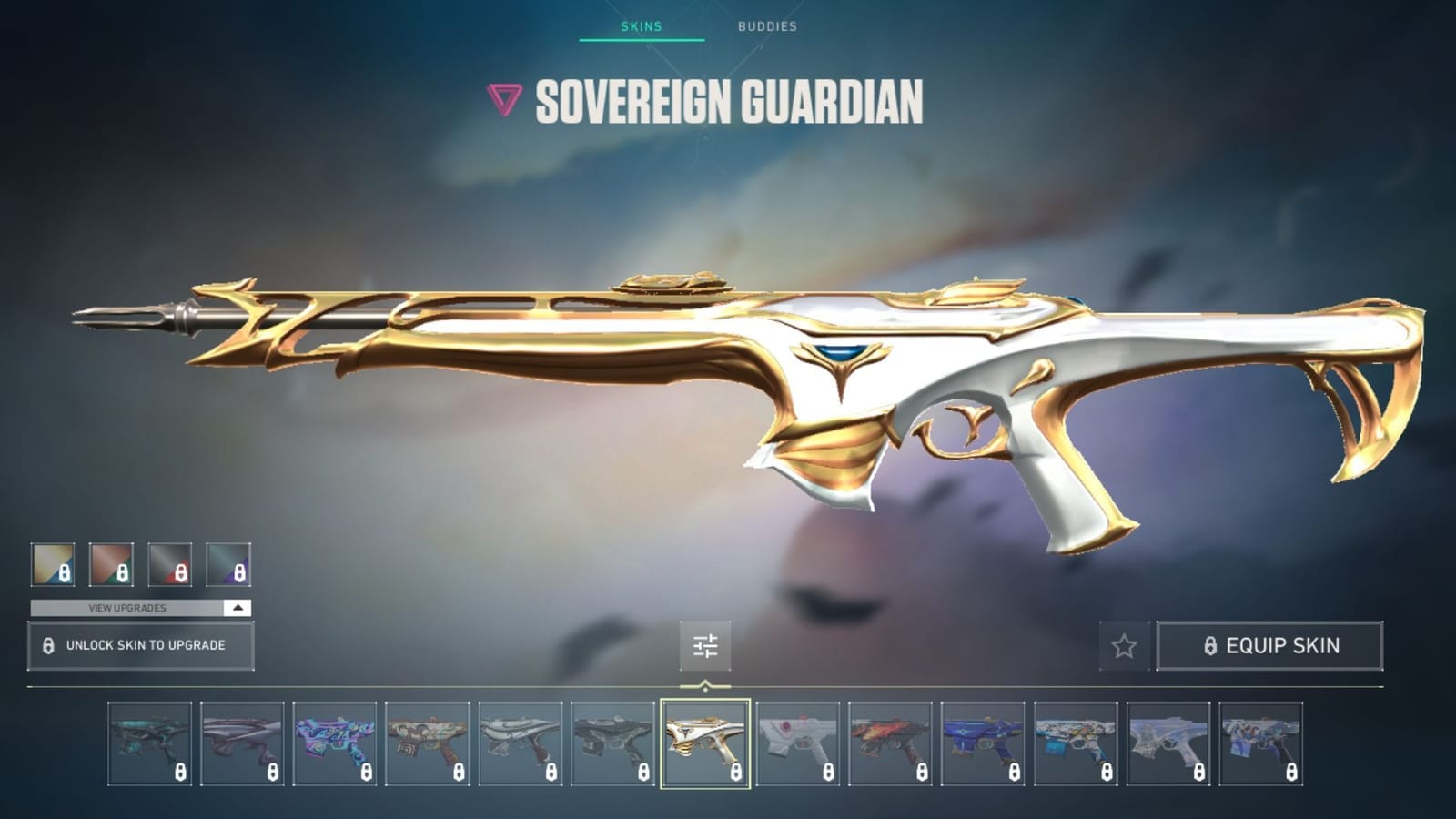
Task: Click the lock on the red-black variant swatch
Action: point(178,572)
